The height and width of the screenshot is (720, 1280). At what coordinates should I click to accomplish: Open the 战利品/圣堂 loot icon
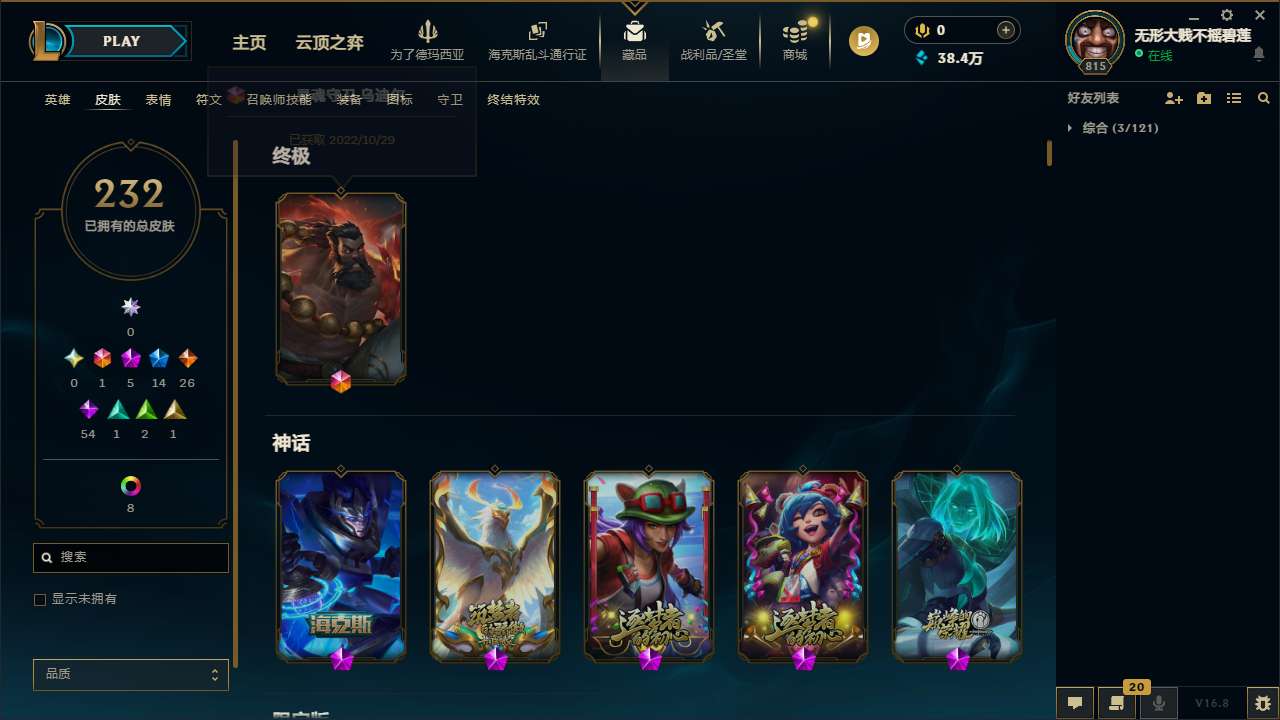coord(713,32)
